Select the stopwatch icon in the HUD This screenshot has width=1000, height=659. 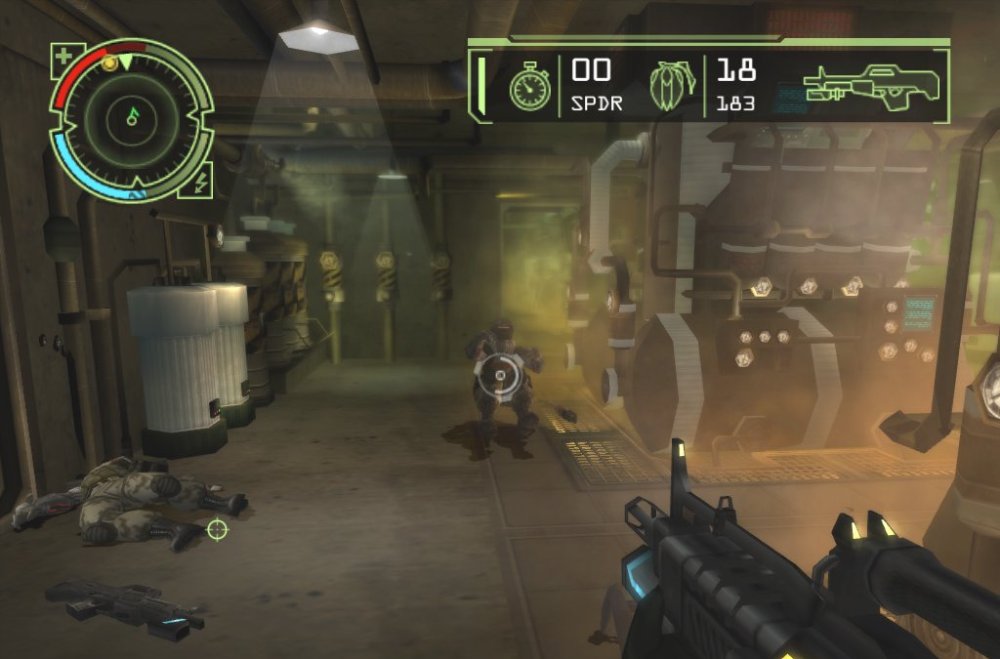[530, 89]
